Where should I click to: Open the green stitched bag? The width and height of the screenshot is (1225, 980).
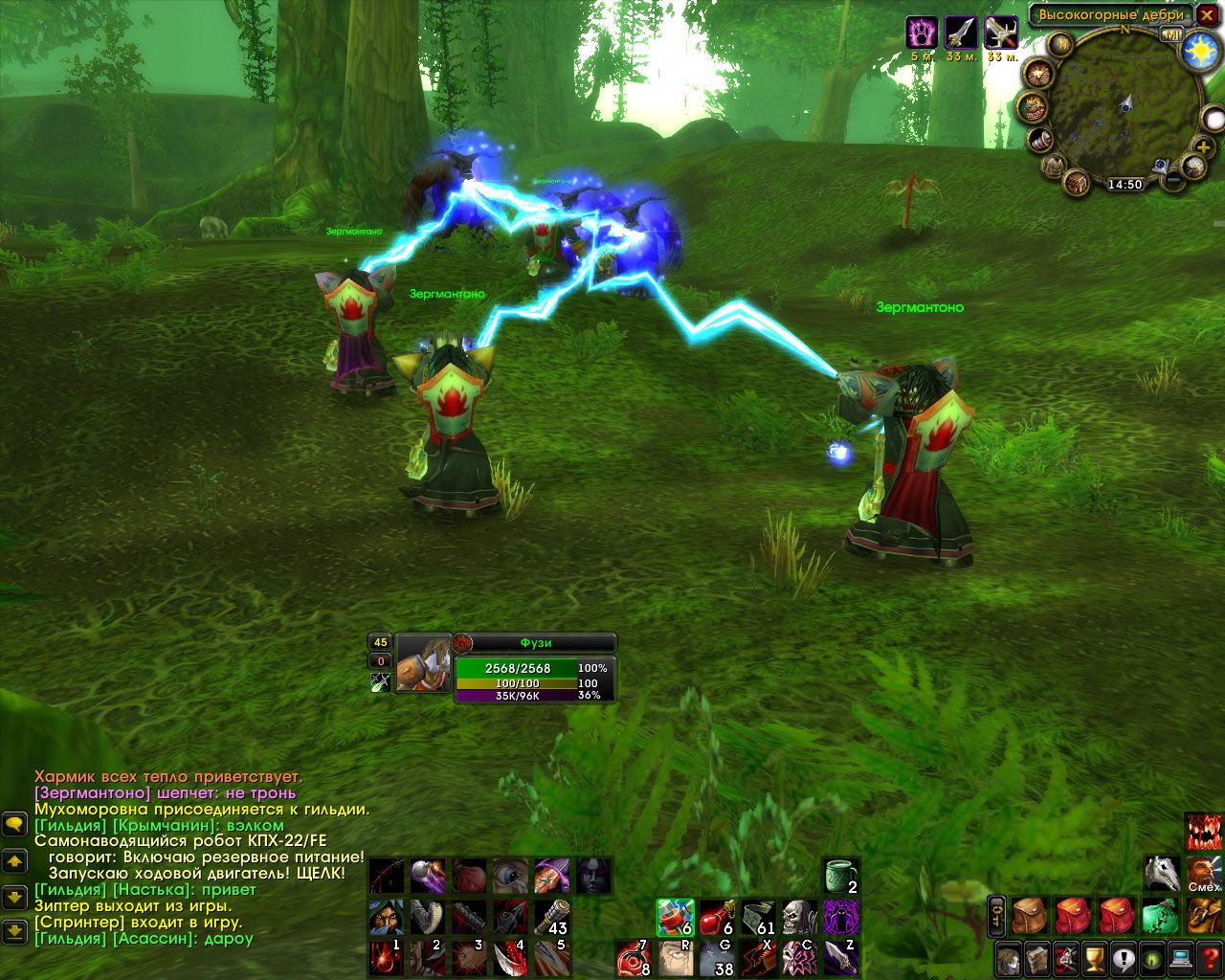tap(1160, 916)
